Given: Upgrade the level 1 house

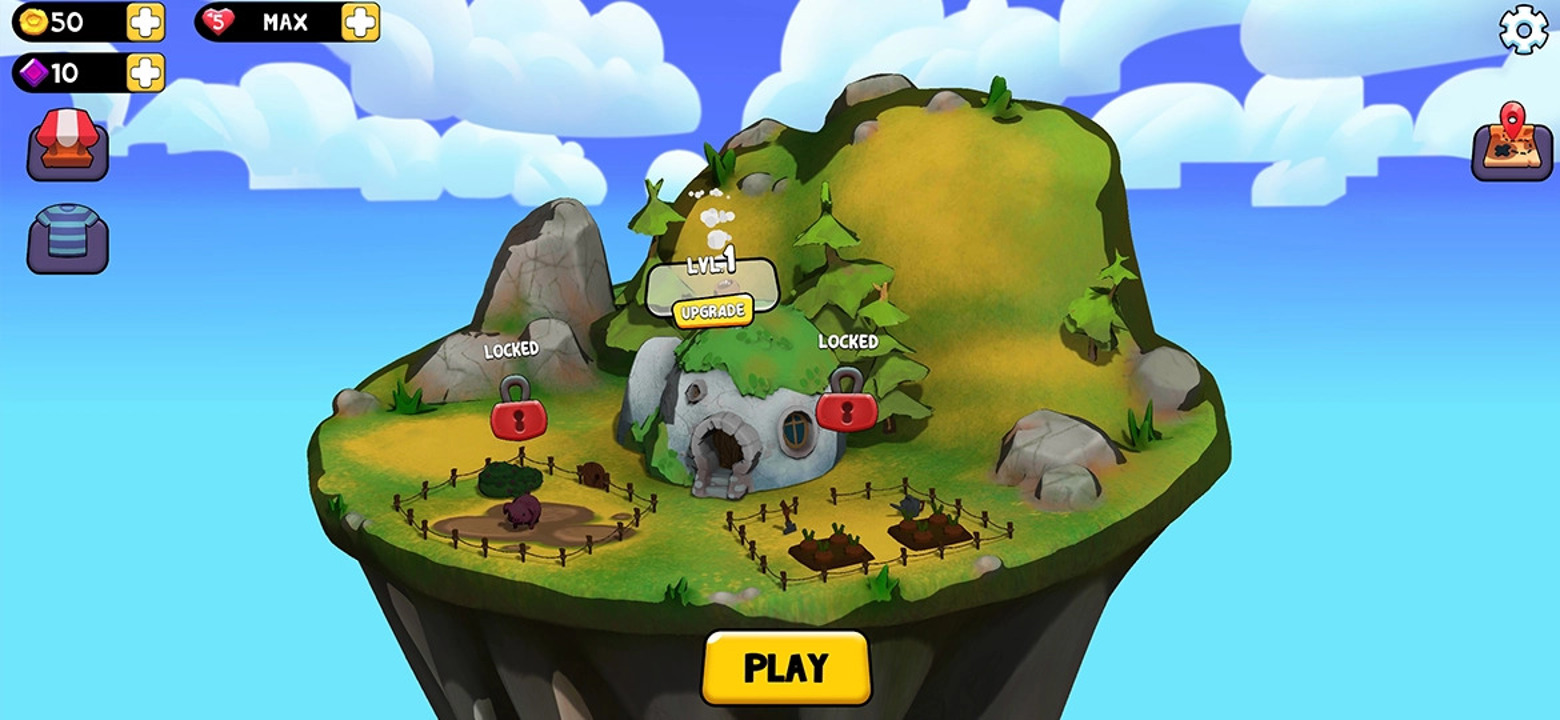Looking at the screenshot, I should click(712, 311).
